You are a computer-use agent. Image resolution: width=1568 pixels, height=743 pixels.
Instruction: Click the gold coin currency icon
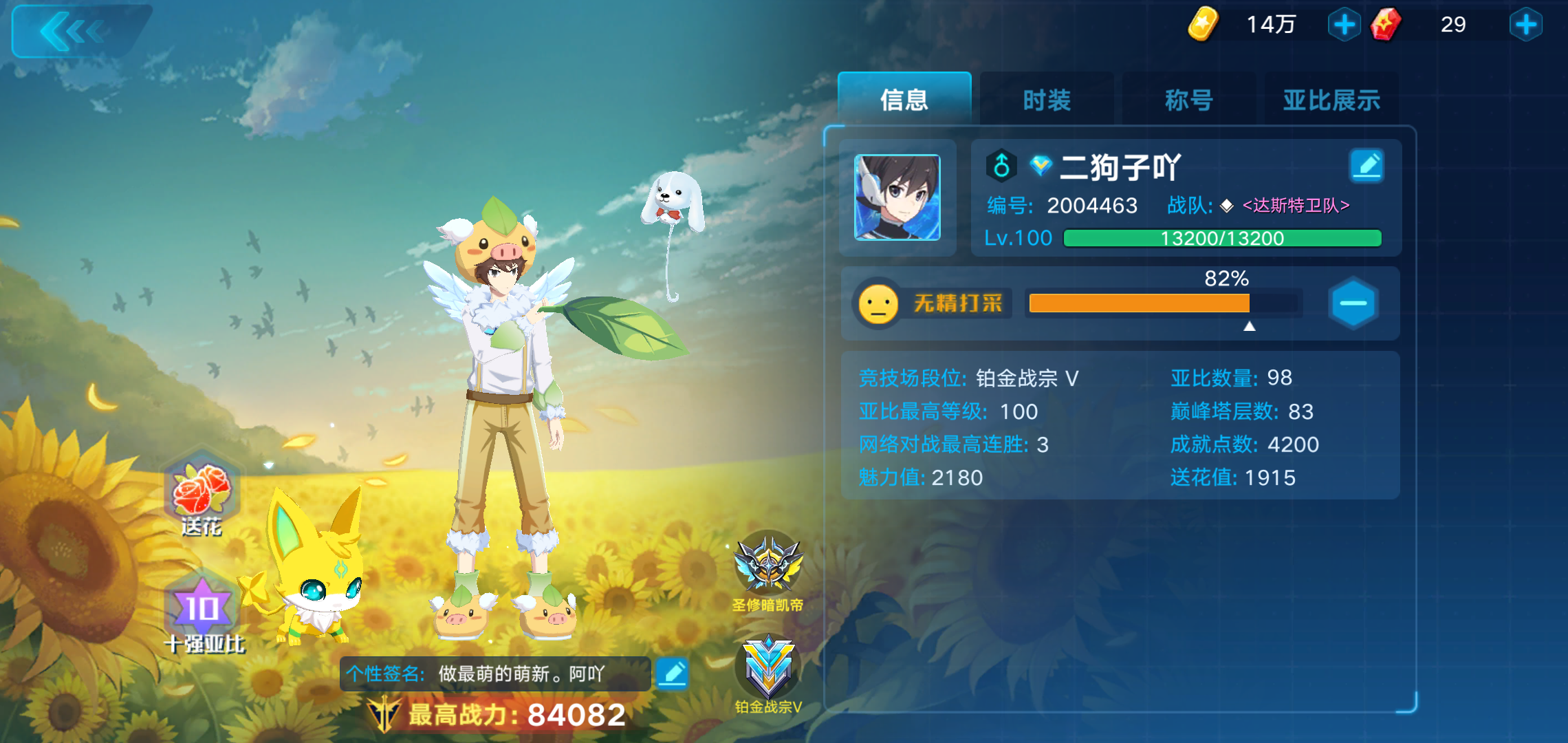(1204, 23)
